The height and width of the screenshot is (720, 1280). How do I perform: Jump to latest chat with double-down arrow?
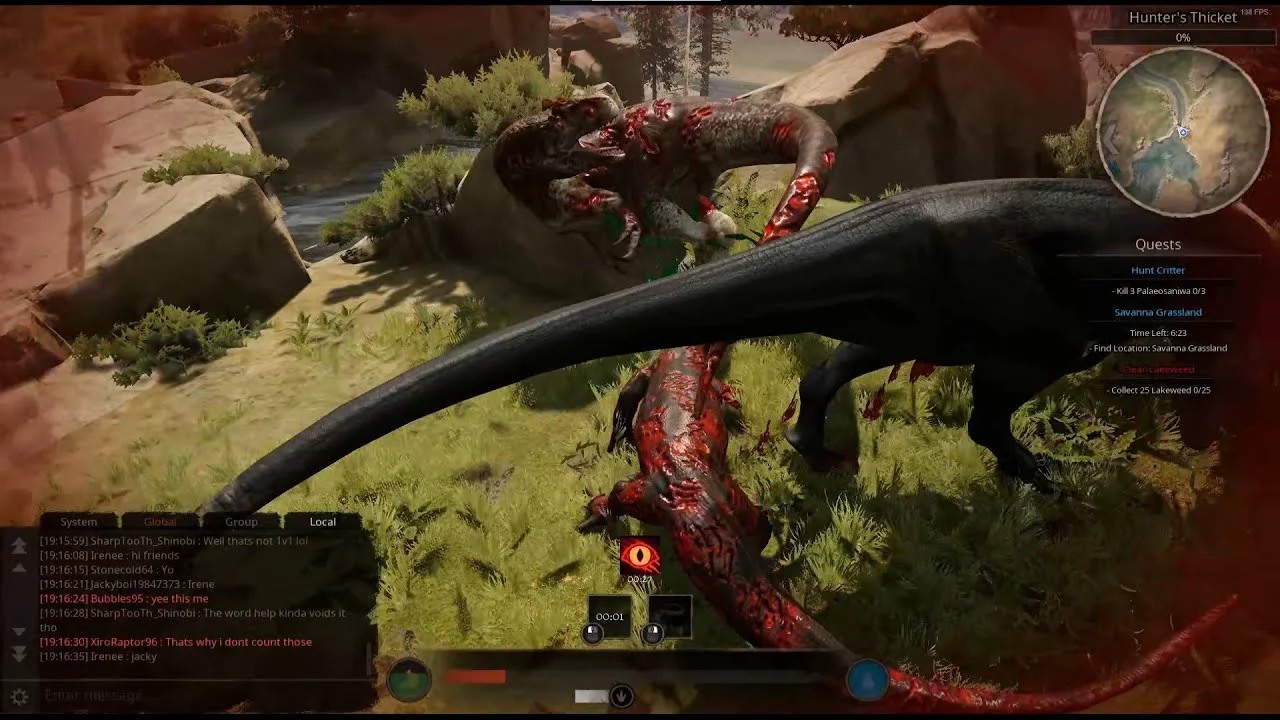[x=19, y=653]
